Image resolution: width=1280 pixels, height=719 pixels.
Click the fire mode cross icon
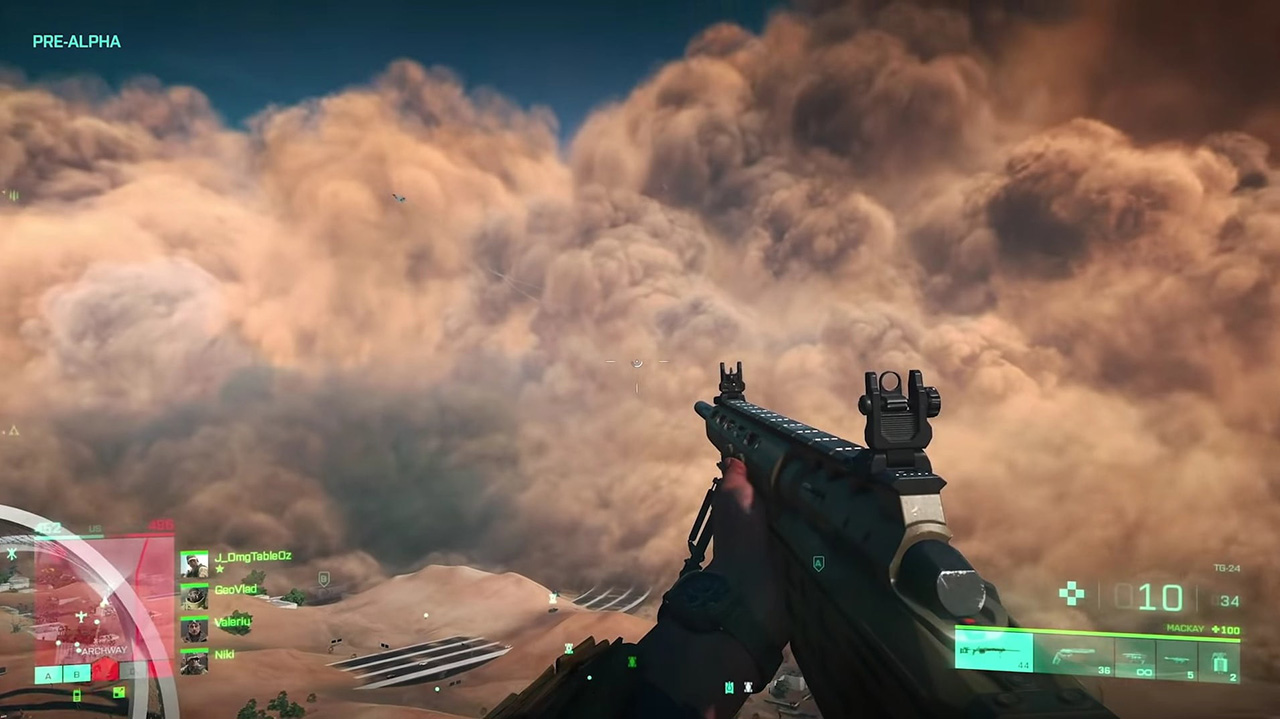[x=1072, y=594]
